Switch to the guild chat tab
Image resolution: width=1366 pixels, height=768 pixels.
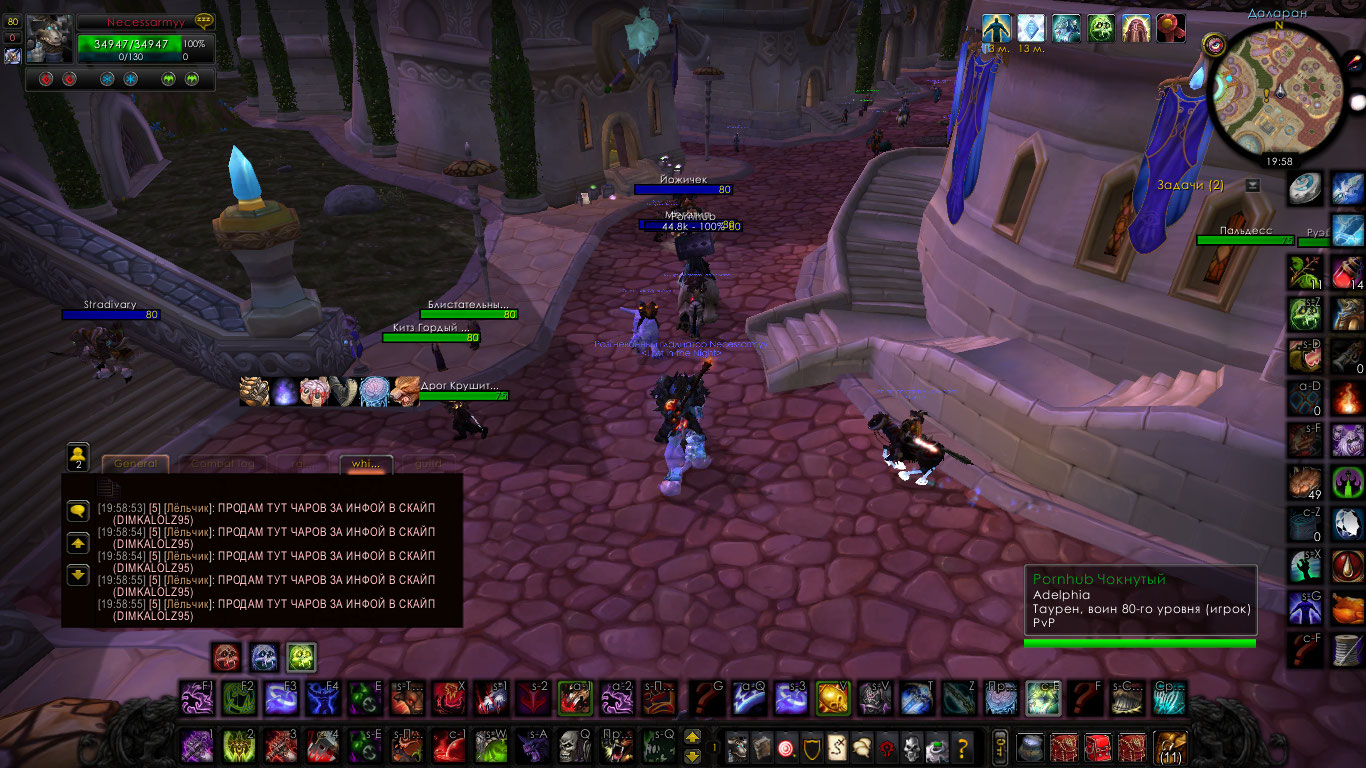[428, 464]
